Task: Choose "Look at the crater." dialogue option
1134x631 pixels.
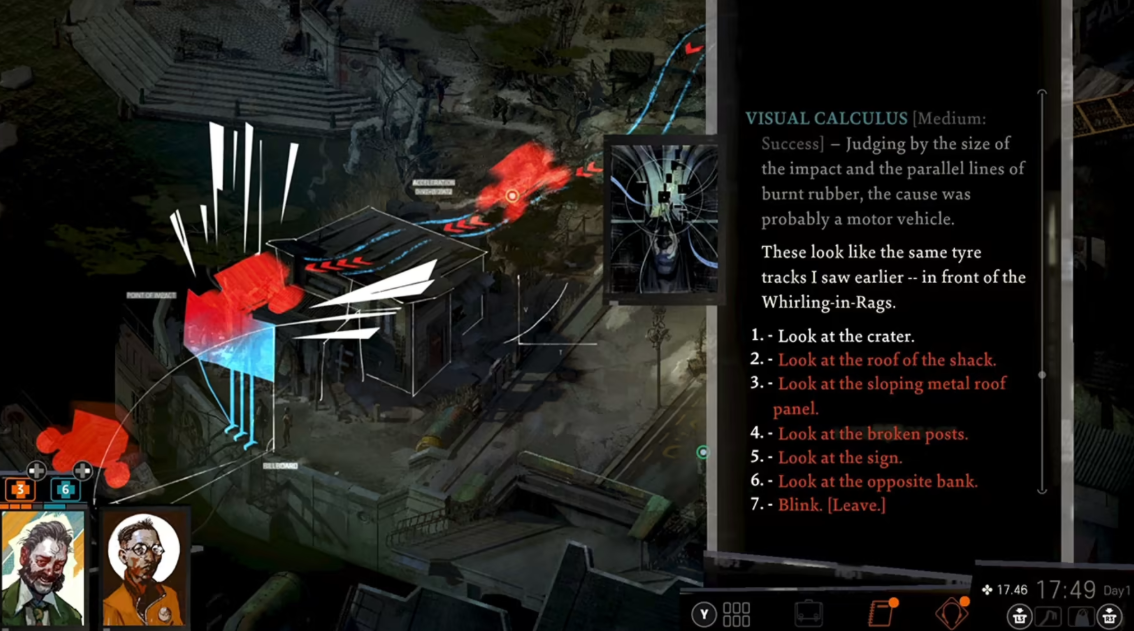Action: (846, 336)
